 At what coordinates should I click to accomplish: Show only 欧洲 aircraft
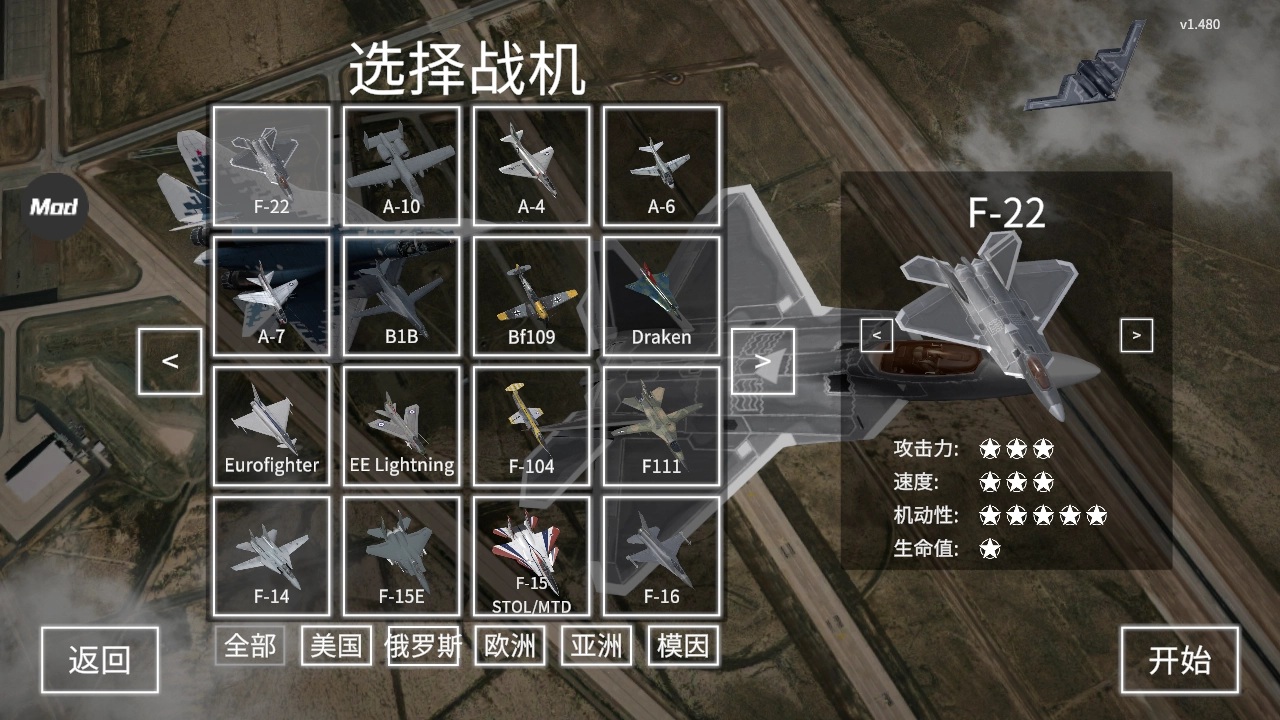tap(508, 645)
